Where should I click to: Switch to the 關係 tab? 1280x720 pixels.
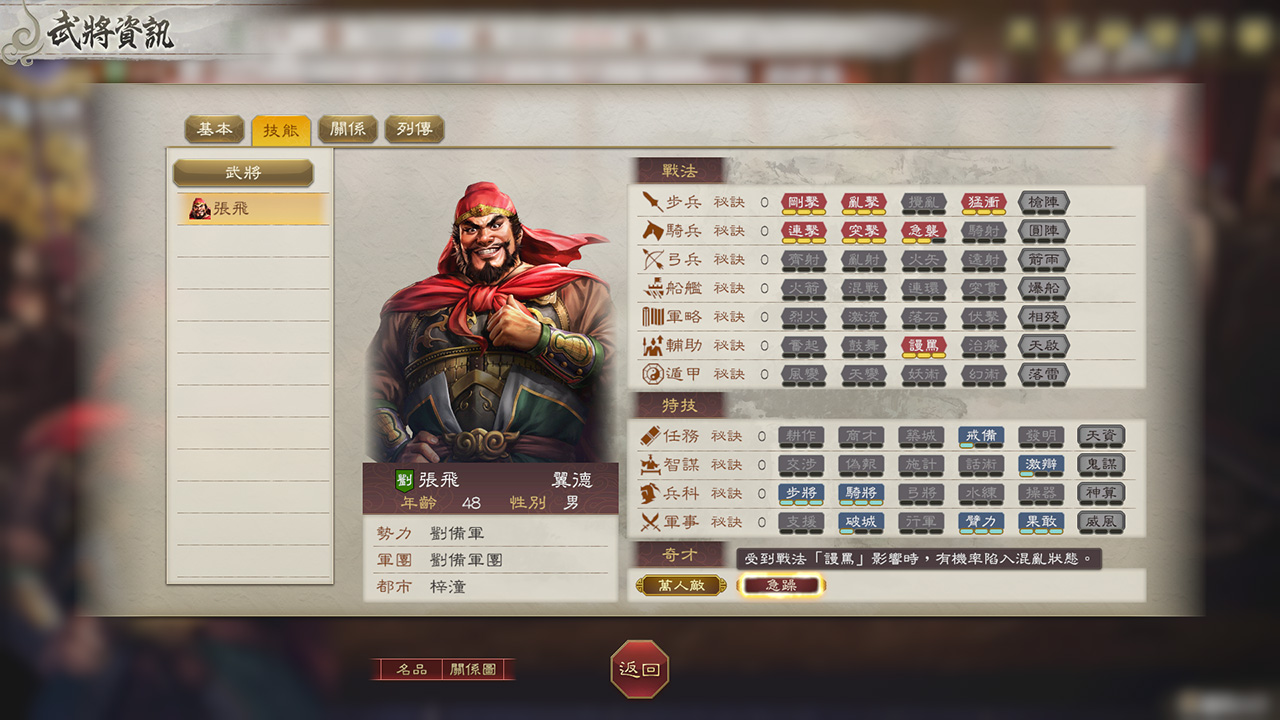coord(348,129)
